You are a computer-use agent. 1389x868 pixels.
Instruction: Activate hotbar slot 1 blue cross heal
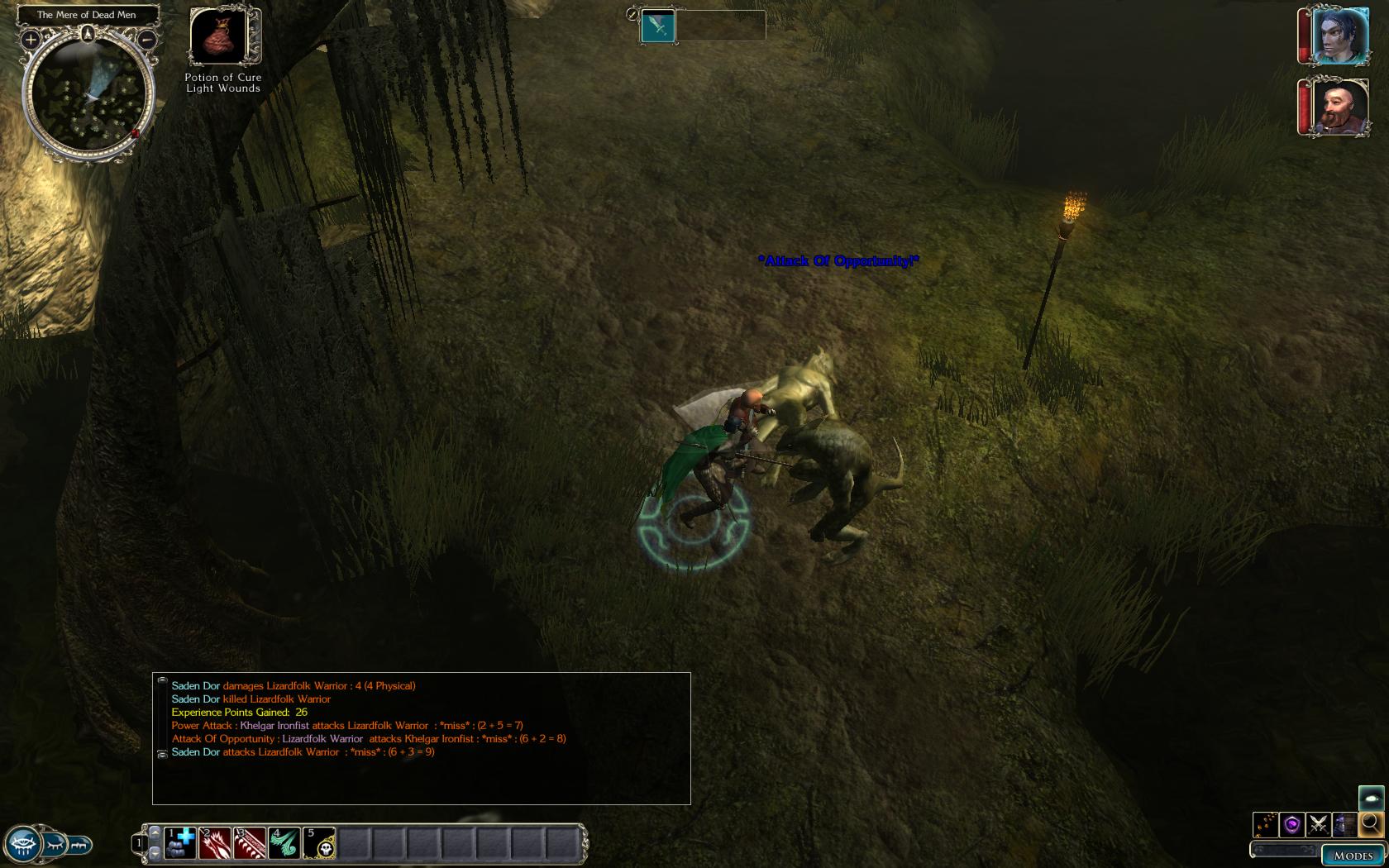coord(180,843)
